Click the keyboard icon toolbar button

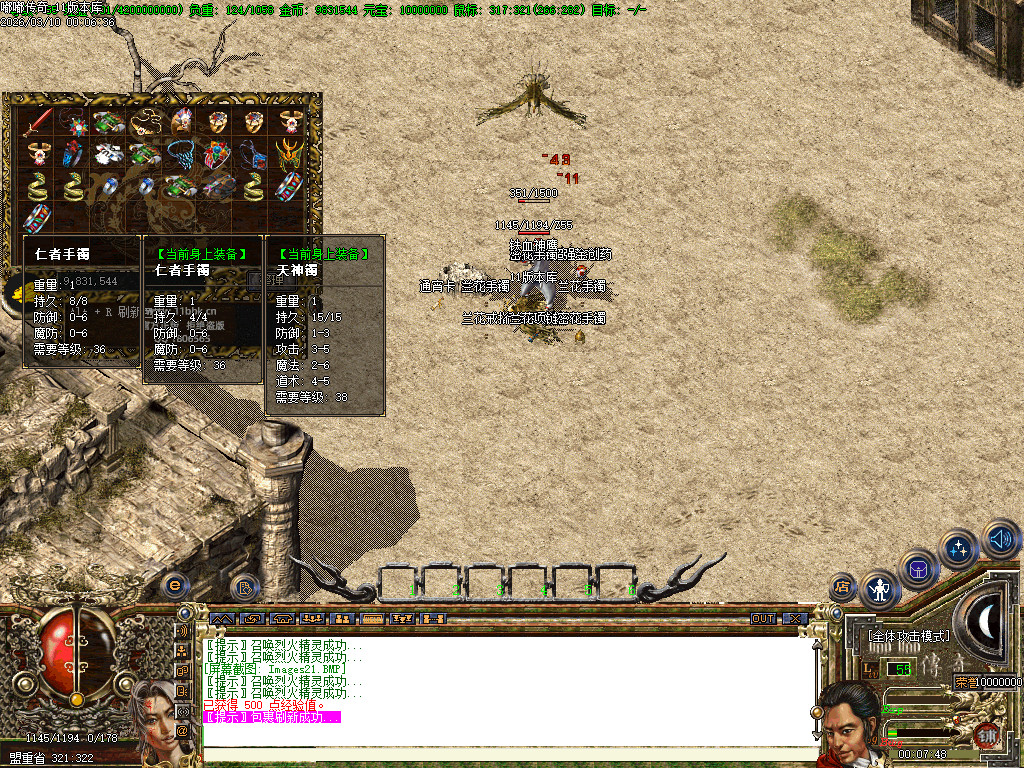coord(372,619)
